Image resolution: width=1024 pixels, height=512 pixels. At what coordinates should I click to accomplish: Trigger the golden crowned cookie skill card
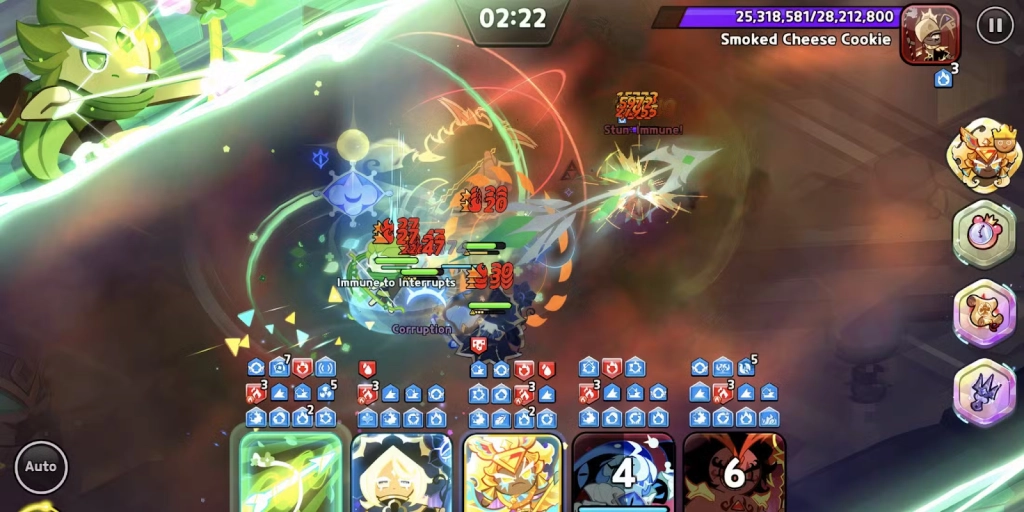coord(512,472)
